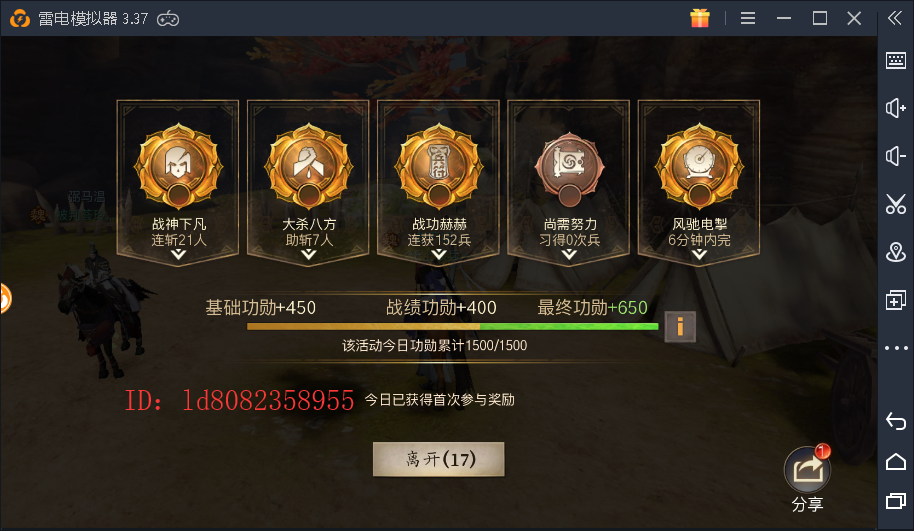Expand the 战功赫赫 achievement card
The width and height of the screenshot is (914, 531).
(438, 255)
